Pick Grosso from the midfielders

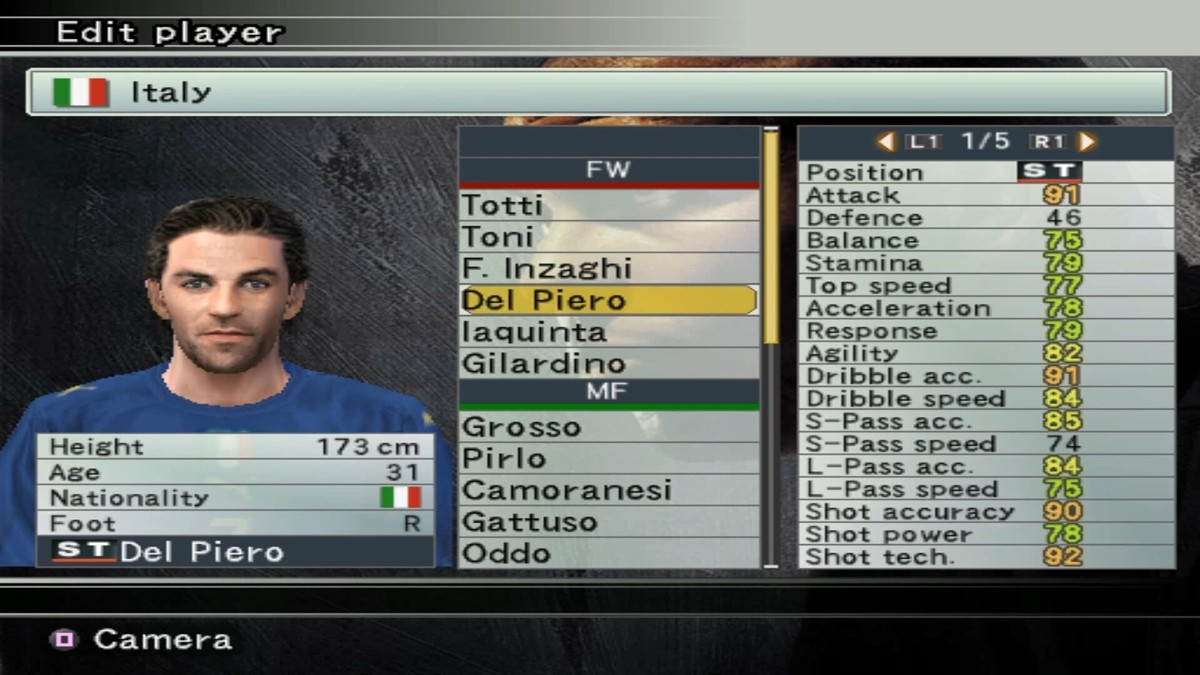pyautogui.click(x=608, y=427)
